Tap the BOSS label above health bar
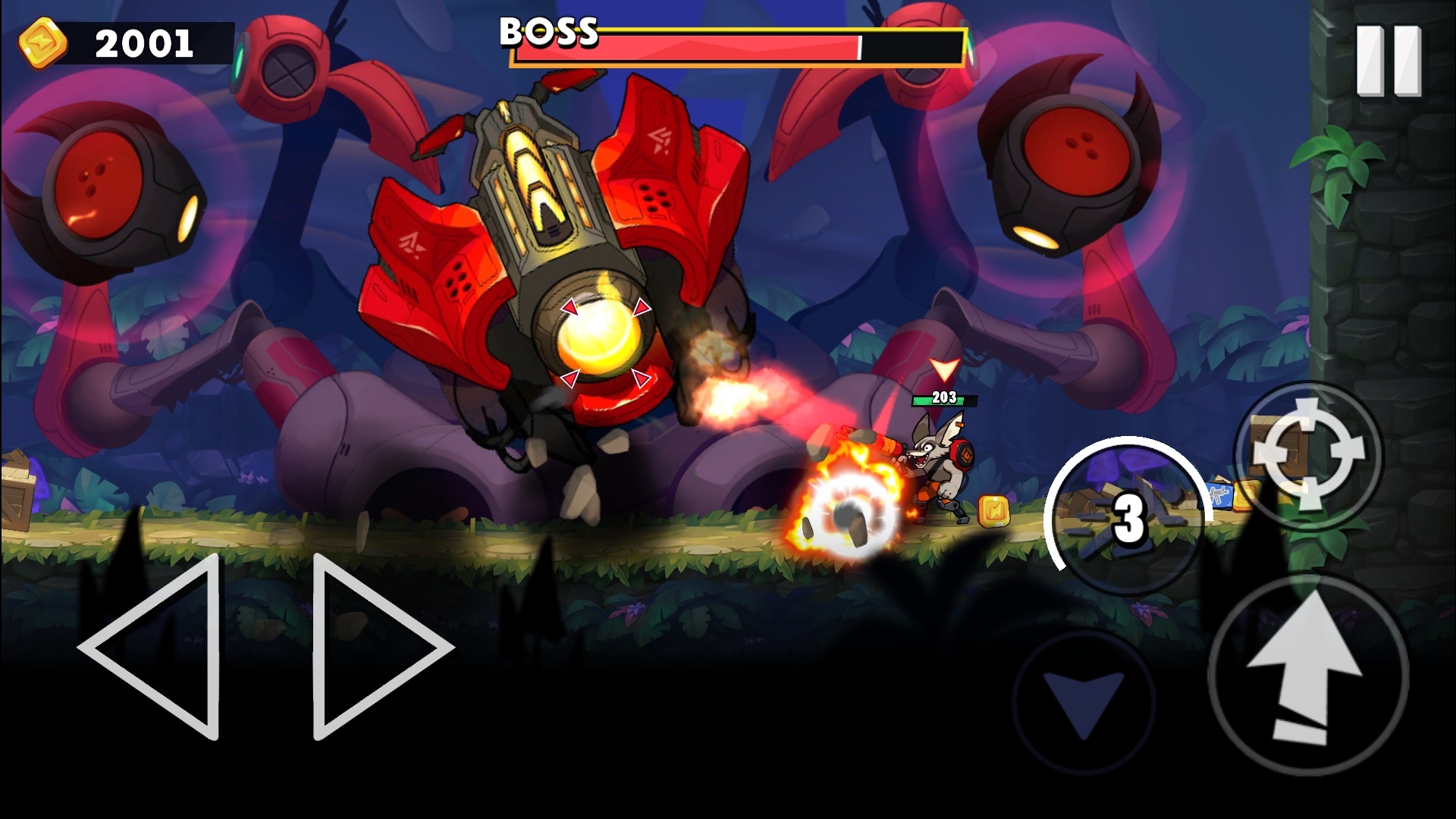 point(548,32)
